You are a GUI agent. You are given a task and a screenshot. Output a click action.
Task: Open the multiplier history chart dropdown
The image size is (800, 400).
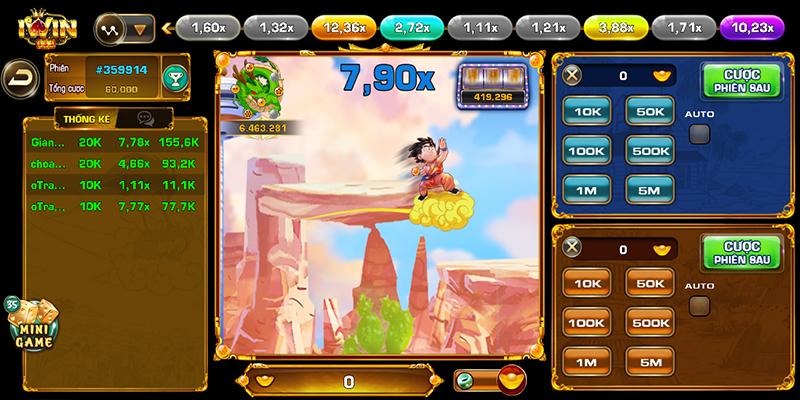pyautogui.click(x=124, y=27)
